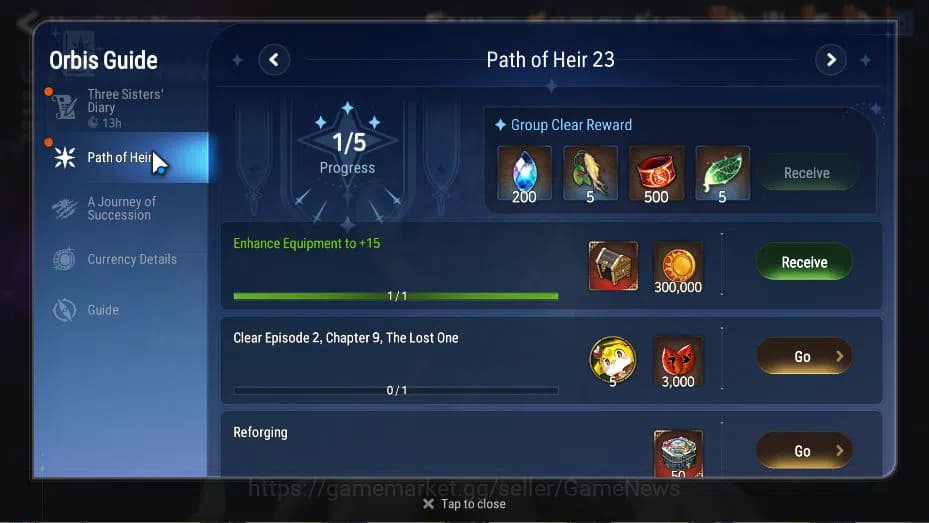Inspect the 300,000 gold coin reward

pos(678,265)
